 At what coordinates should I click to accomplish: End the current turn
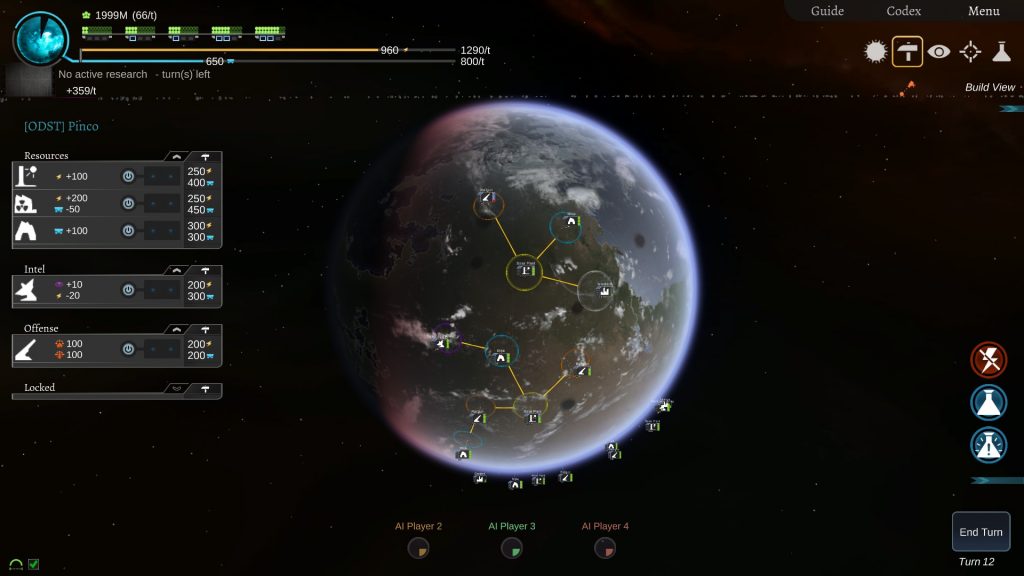pos(980,532)
